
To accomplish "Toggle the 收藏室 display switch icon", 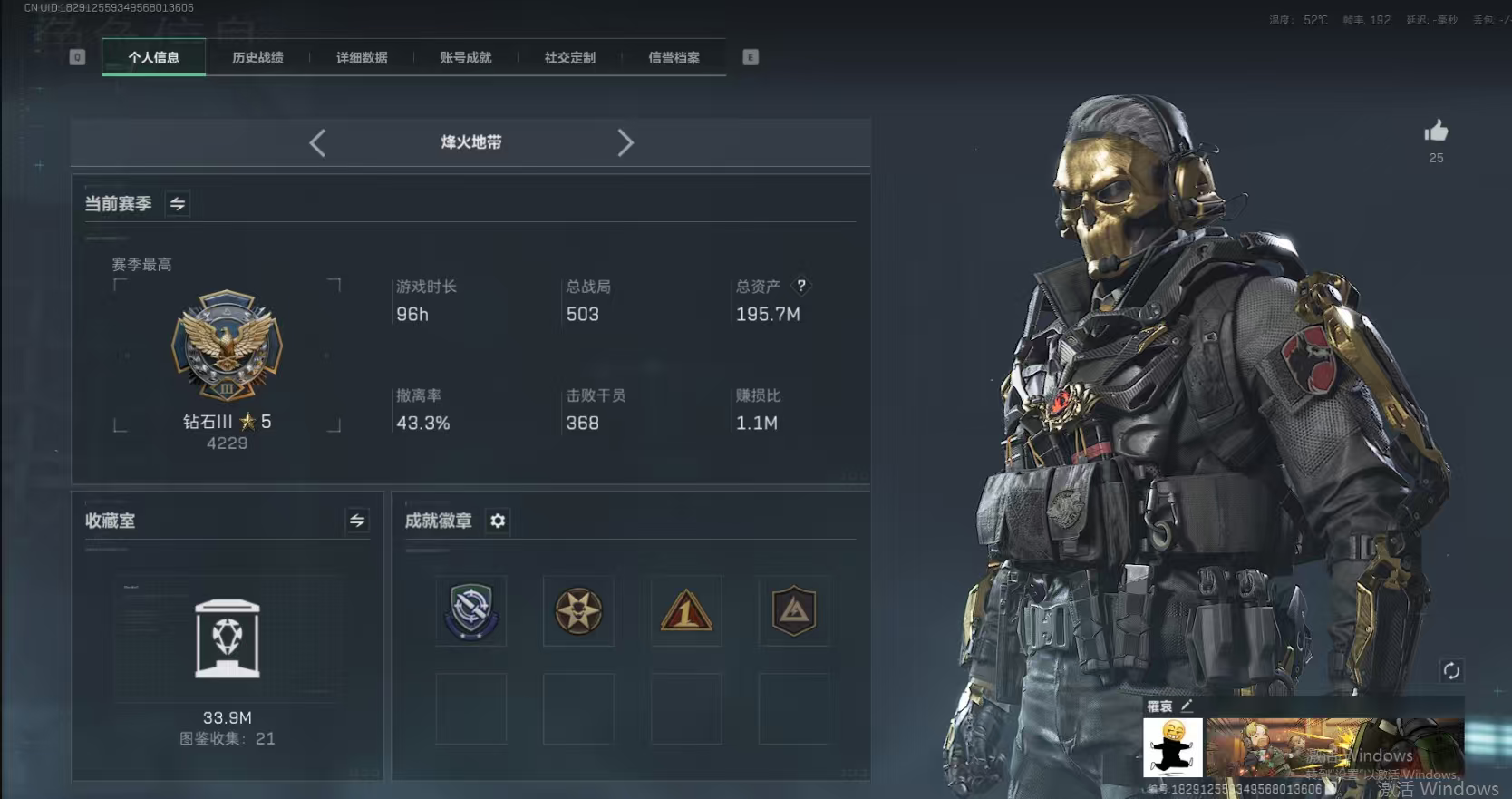I will (x=357, y=521).
